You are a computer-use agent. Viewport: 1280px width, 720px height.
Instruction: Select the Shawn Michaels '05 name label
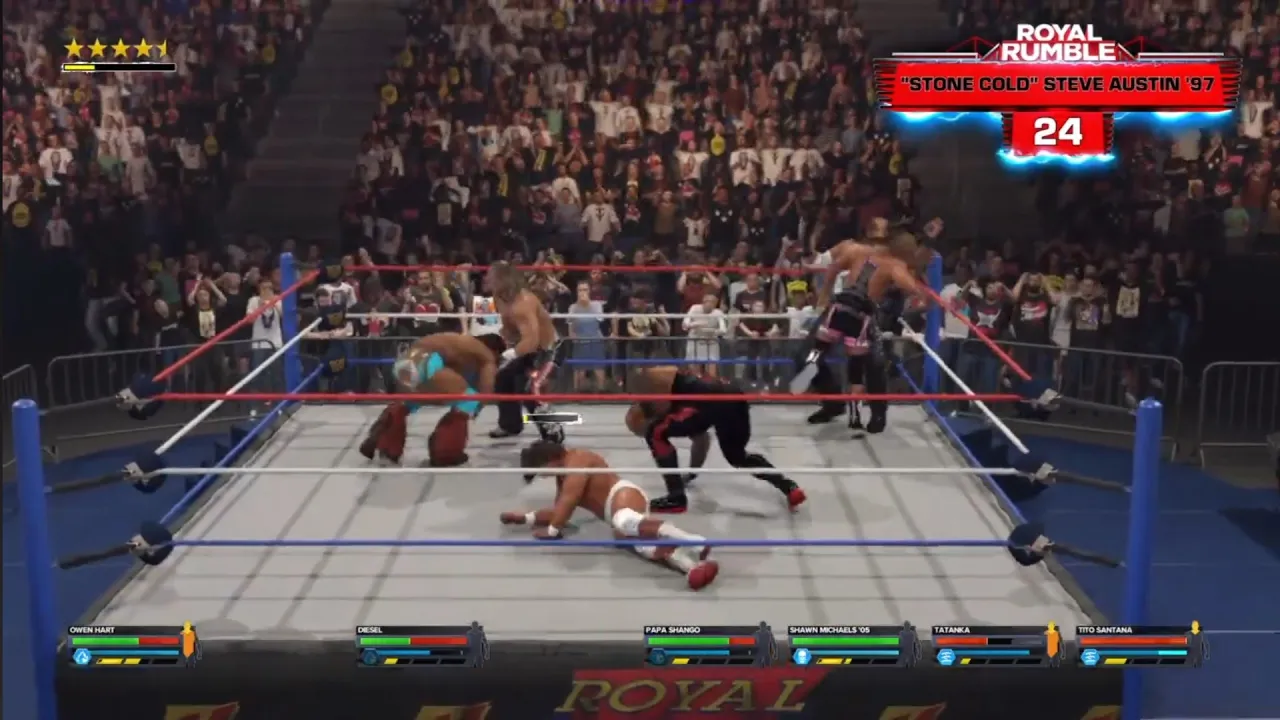click(x=827, y=630)
